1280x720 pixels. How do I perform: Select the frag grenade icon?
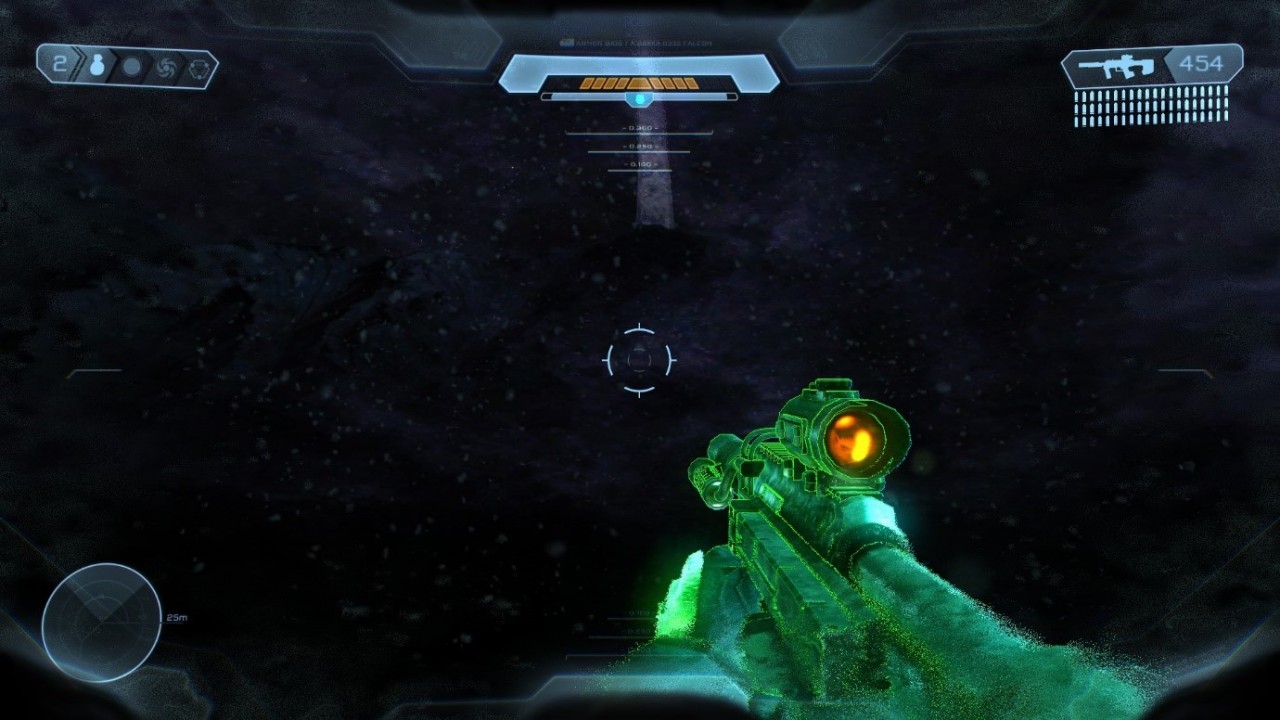[97, 67]
